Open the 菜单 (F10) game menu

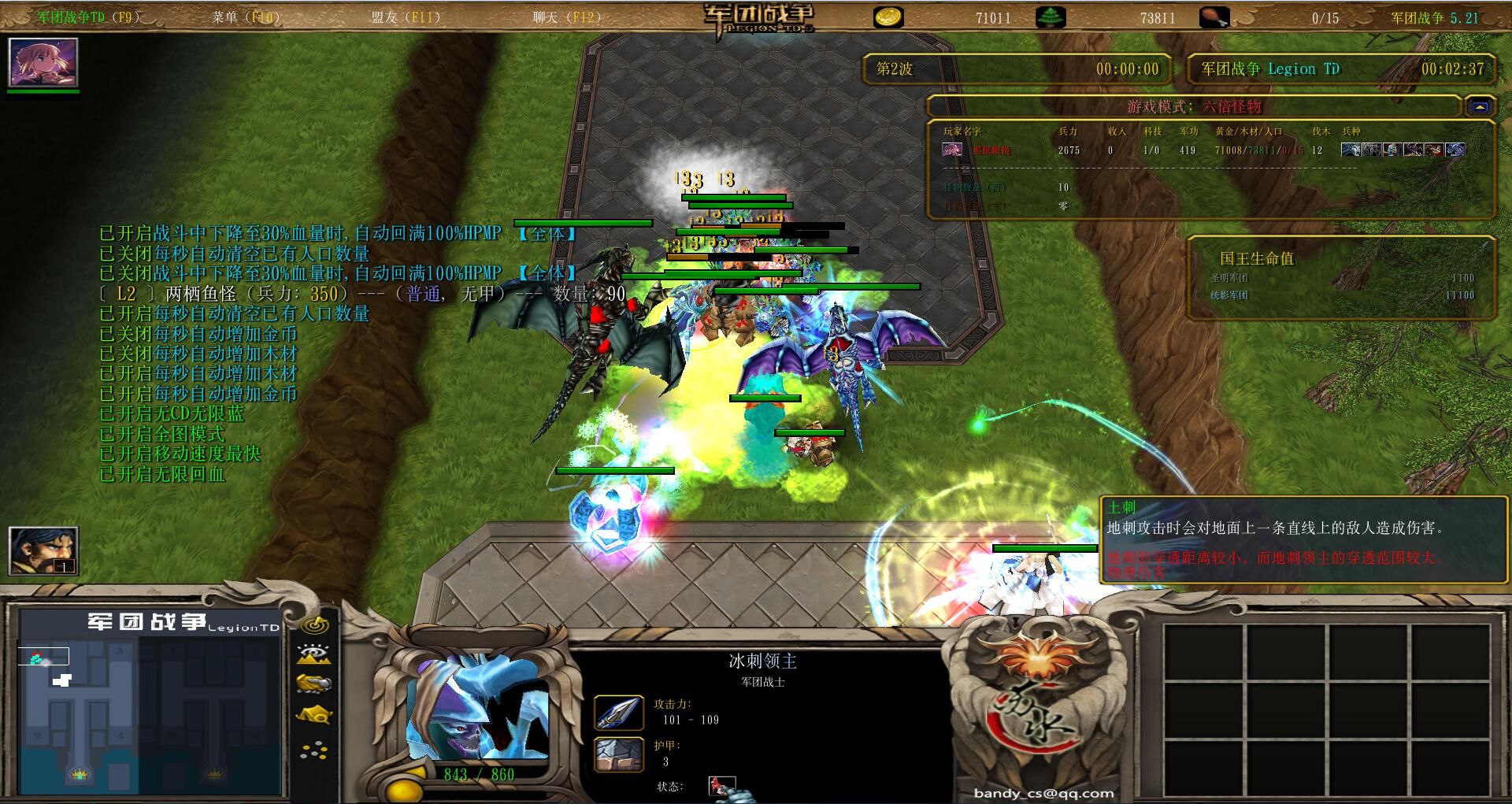point(246,17)
